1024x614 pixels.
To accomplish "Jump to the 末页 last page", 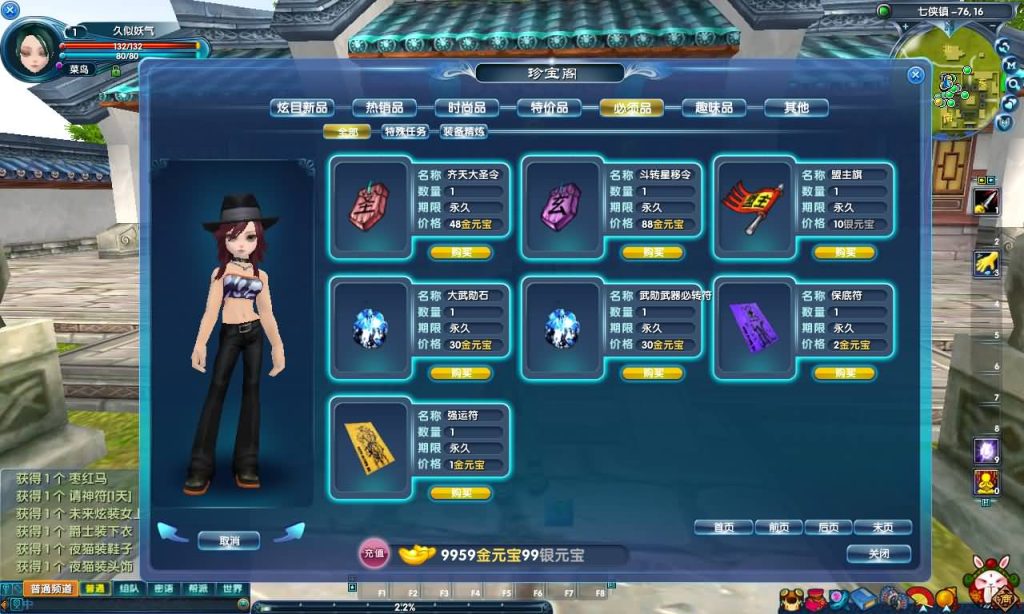I will (882, 527).
